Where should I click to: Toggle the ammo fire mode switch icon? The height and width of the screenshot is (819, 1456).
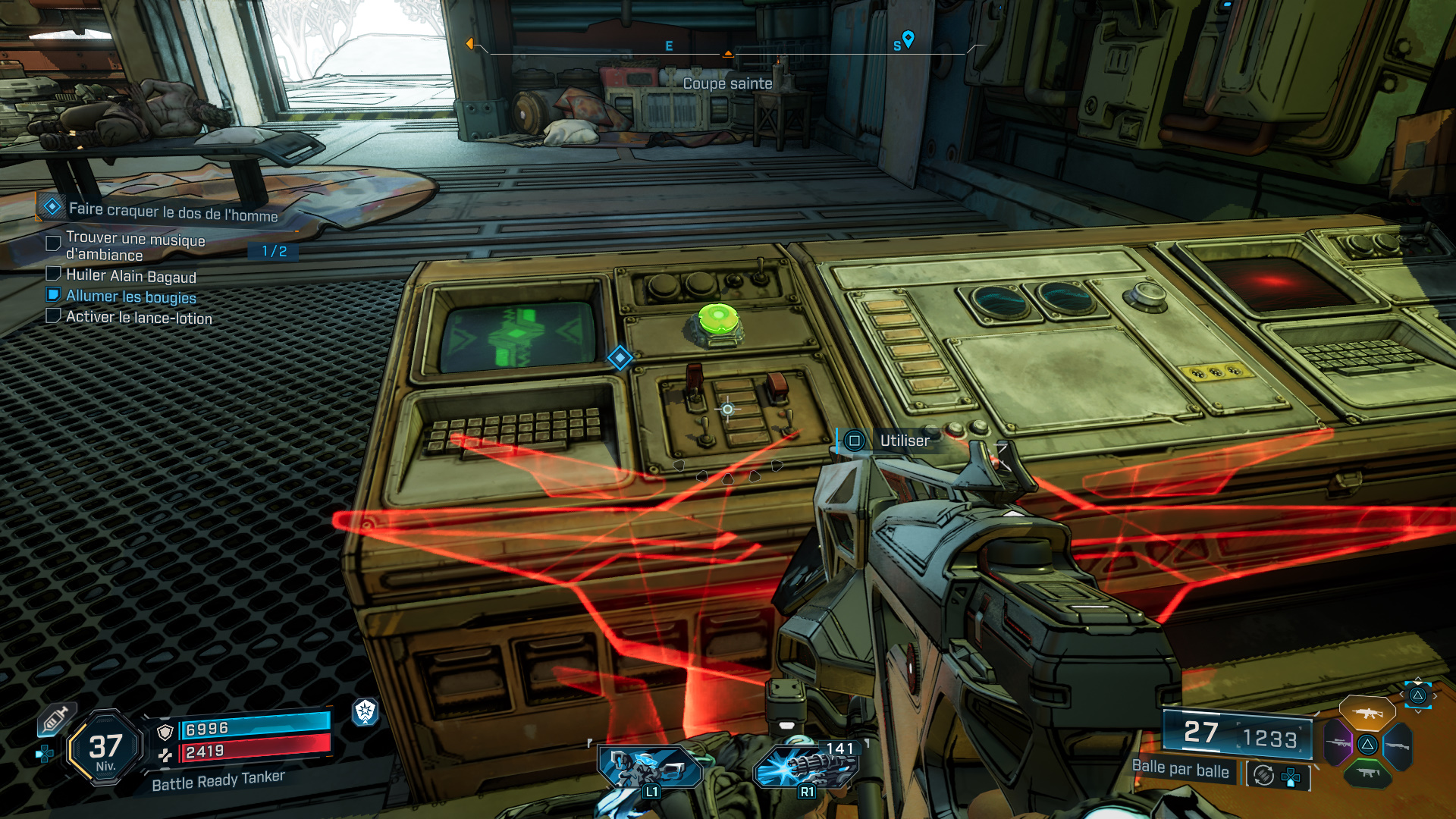1263,775
